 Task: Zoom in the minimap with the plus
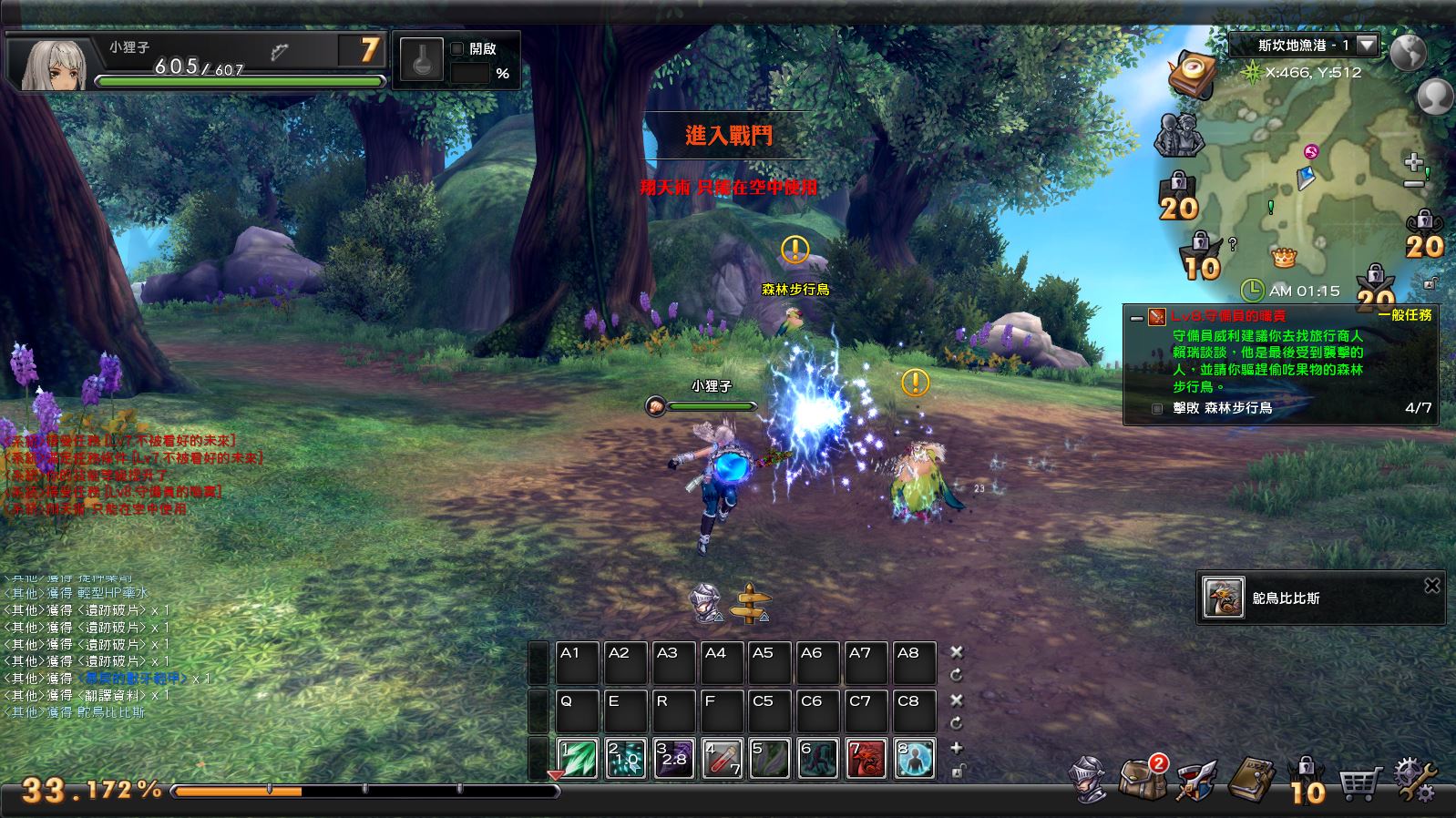pos(1413,162)
